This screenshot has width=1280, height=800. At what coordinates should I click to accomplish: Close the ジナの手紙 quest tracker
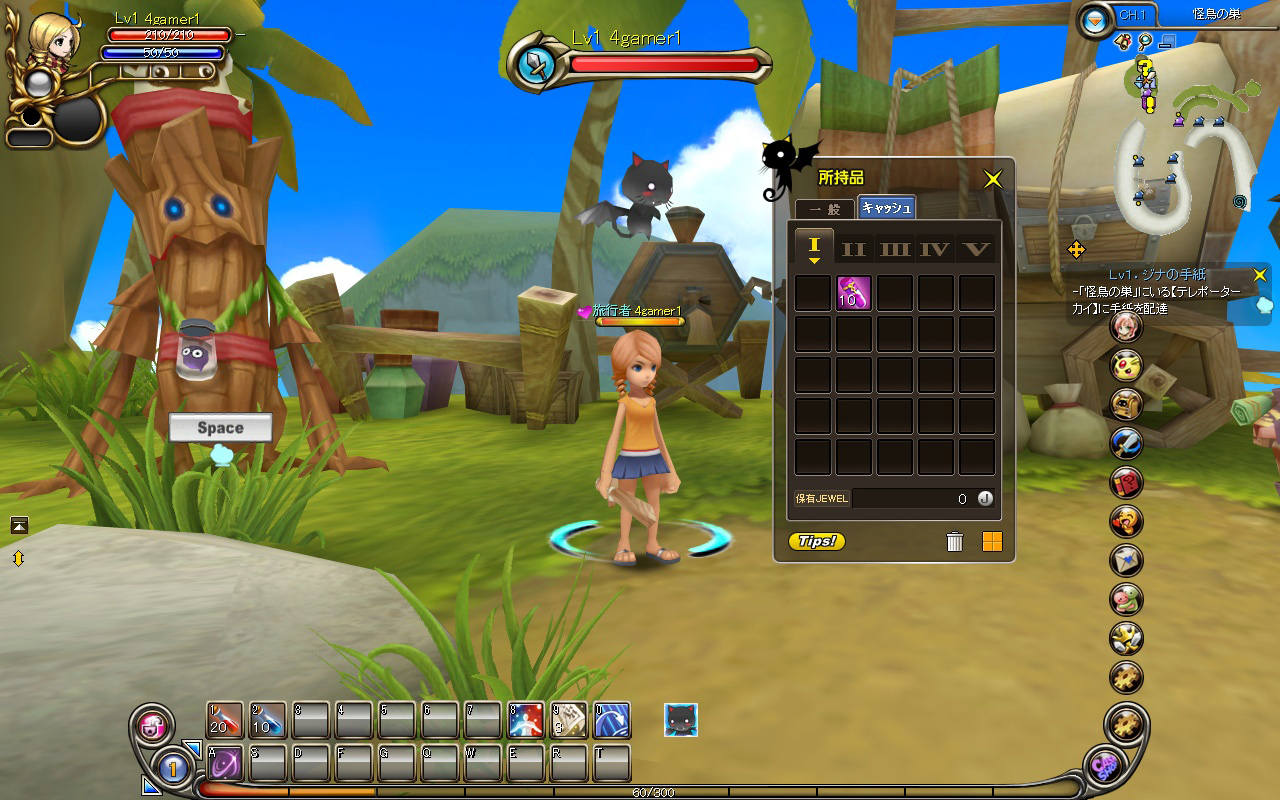click(1260, 274)
